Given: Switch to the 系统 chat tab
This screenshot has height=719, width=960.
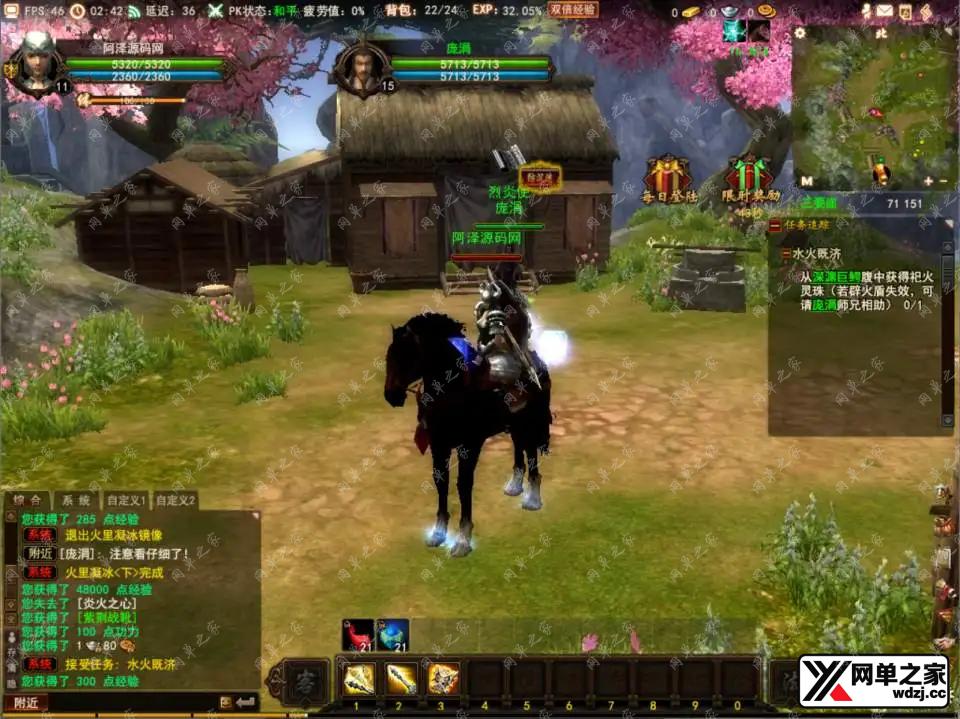Looking at the screenshot, I should coord(76,500).
